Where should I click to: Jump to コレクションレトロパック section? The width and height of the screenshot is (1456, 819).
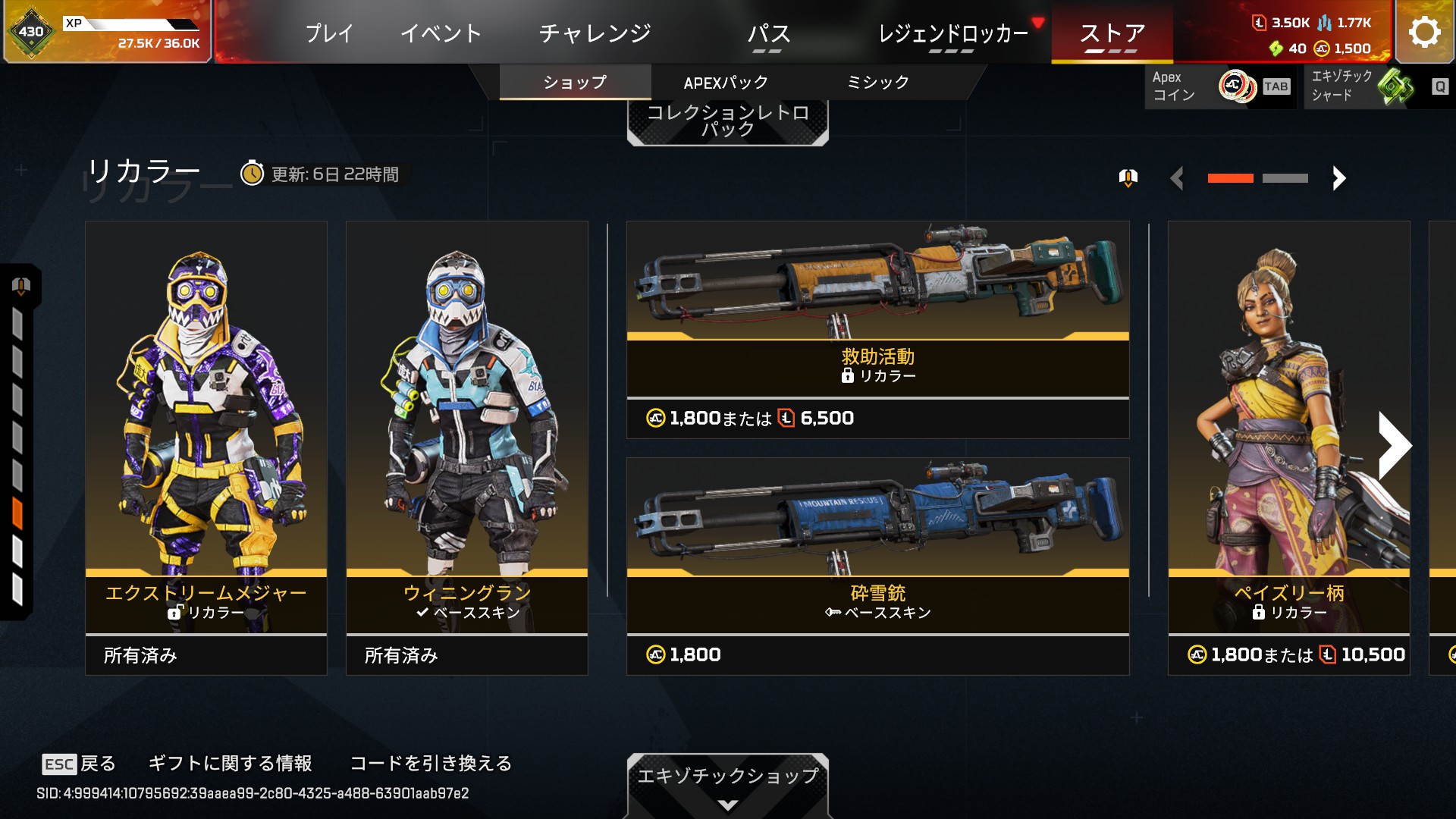(727, 121)
